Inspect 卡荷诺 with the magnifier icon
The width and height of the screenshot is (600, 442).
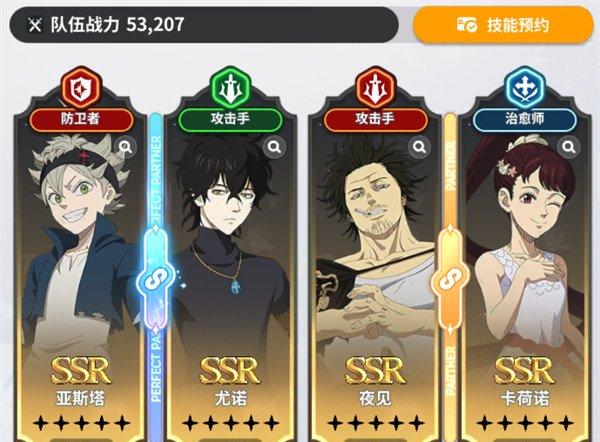pos(569,148)
